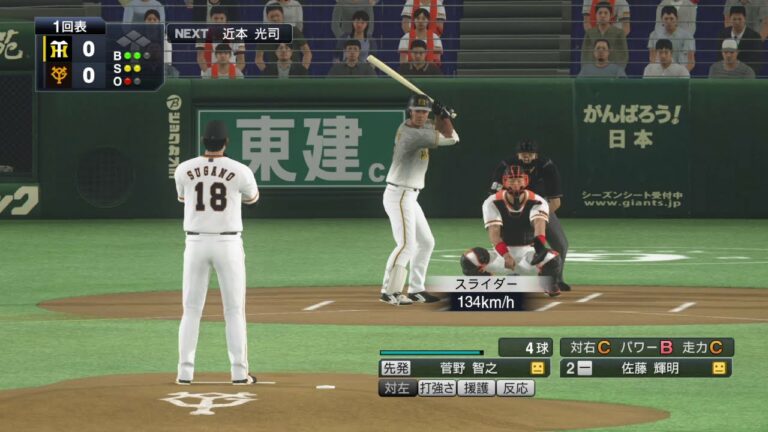
Task: Click the 援護 ability tag
Action: pos(475,388)
